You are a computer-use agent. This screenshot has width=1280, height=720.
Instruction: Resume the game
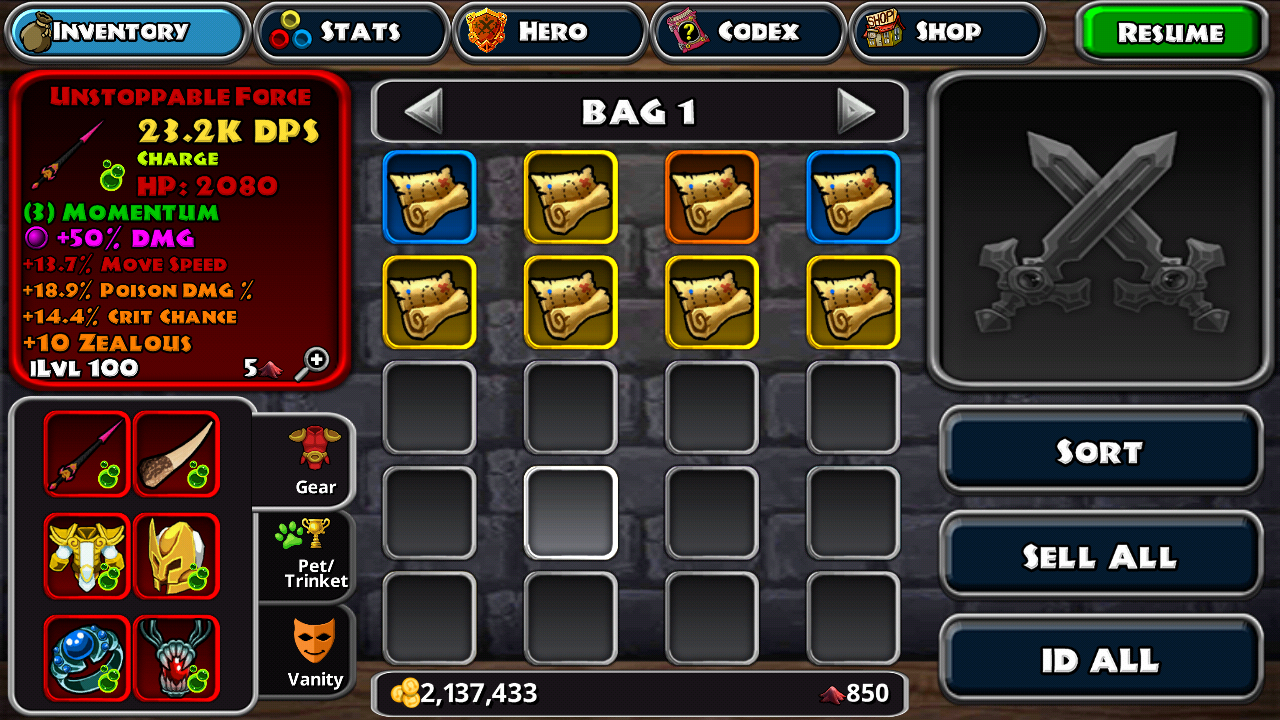(1170, 32)
